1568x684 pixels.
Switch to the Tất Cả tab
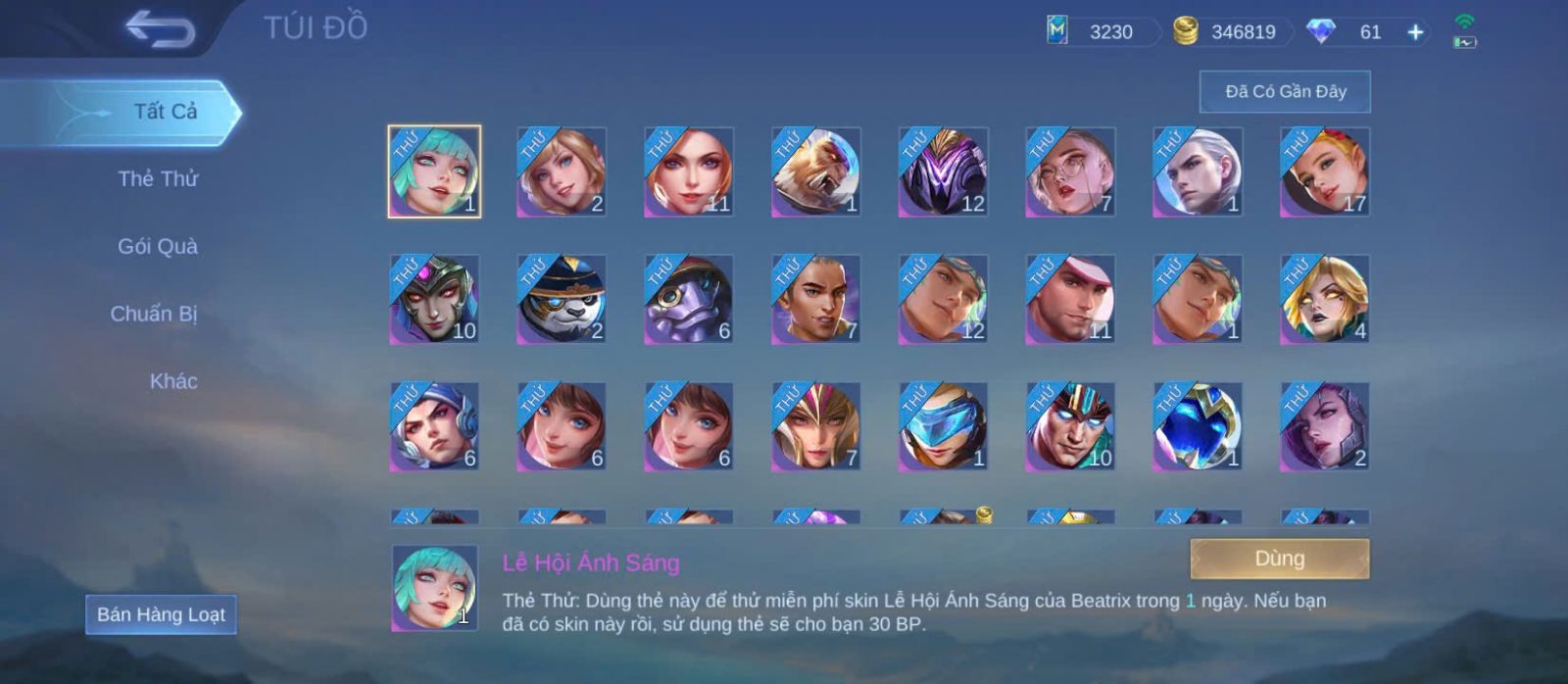[x=165, y=112]
